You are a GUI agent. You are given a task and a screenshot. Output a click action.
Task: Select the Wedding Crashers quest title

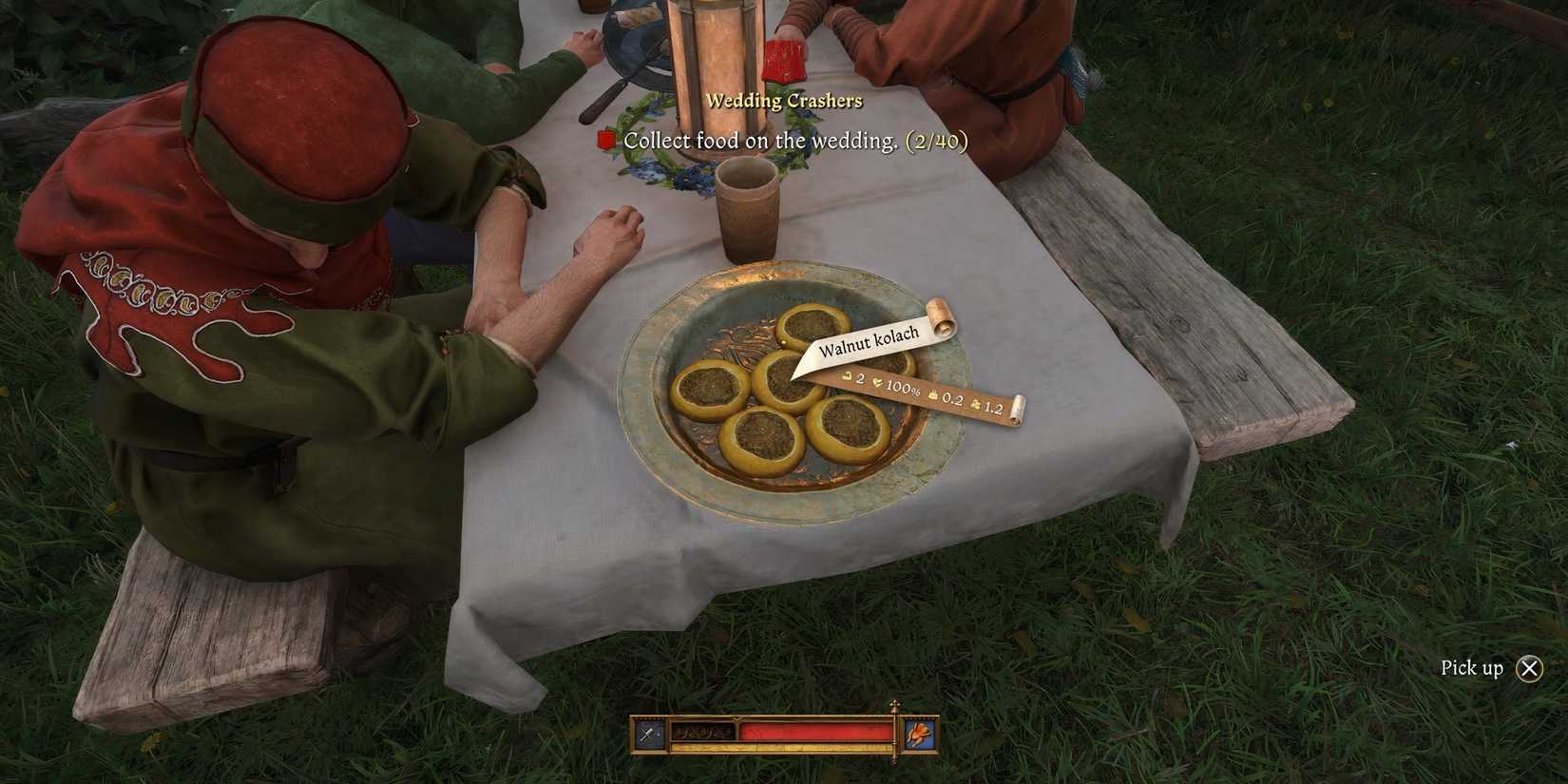point(783,100)
